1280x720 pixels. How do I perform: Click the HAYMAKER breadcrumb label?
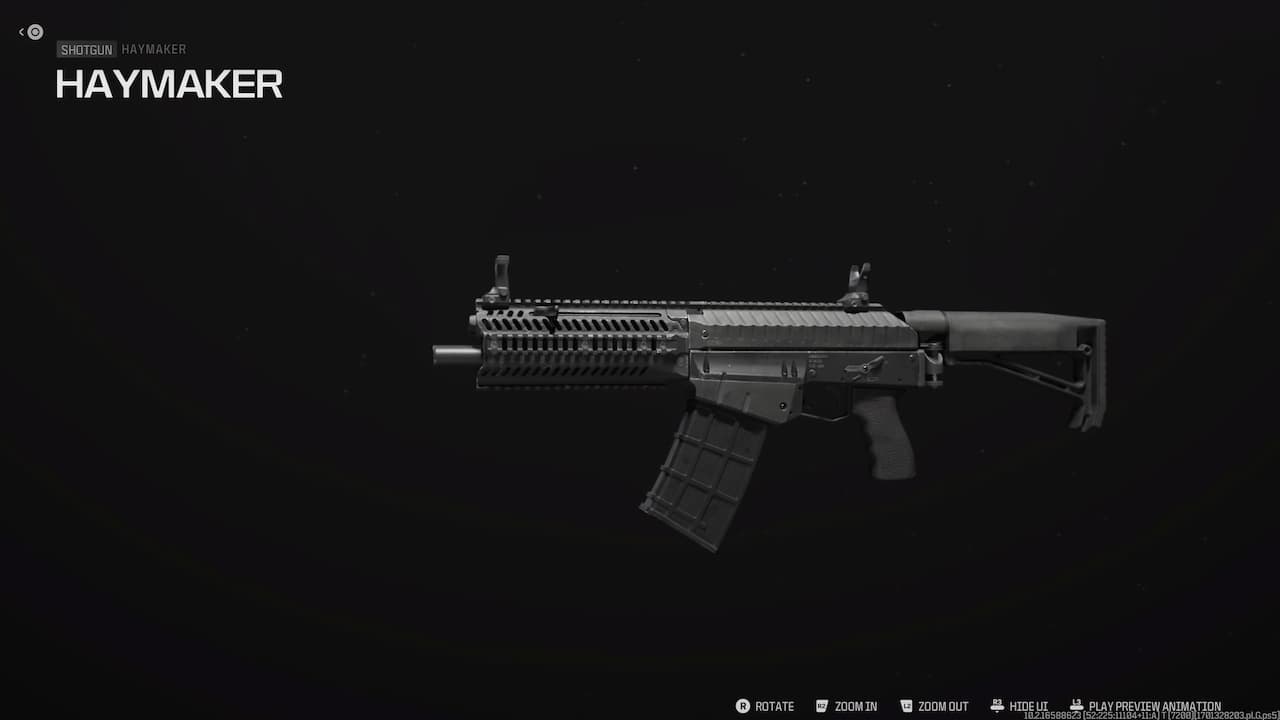[153, 49]
